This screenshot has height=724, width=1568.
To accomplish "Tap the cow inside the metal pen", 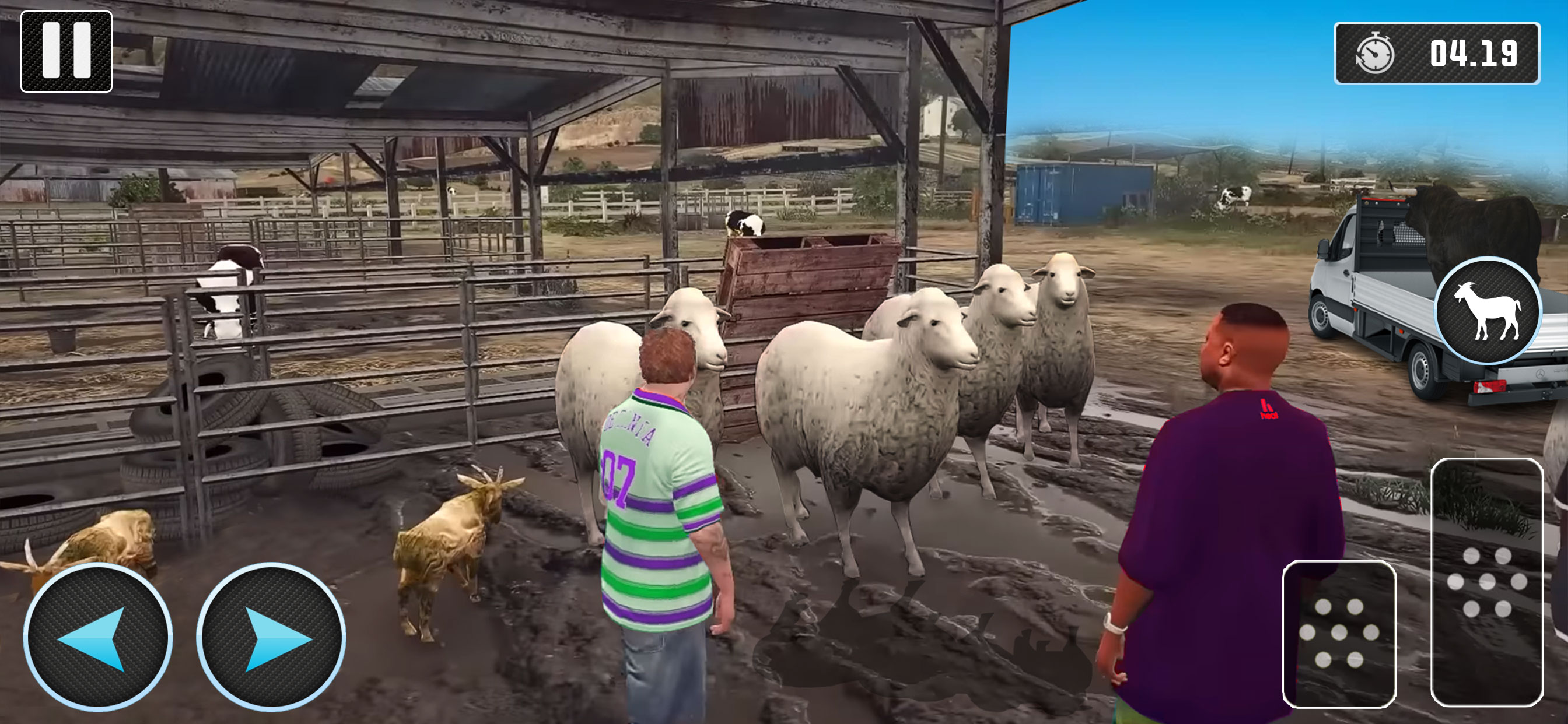I will tap(232, 292).
